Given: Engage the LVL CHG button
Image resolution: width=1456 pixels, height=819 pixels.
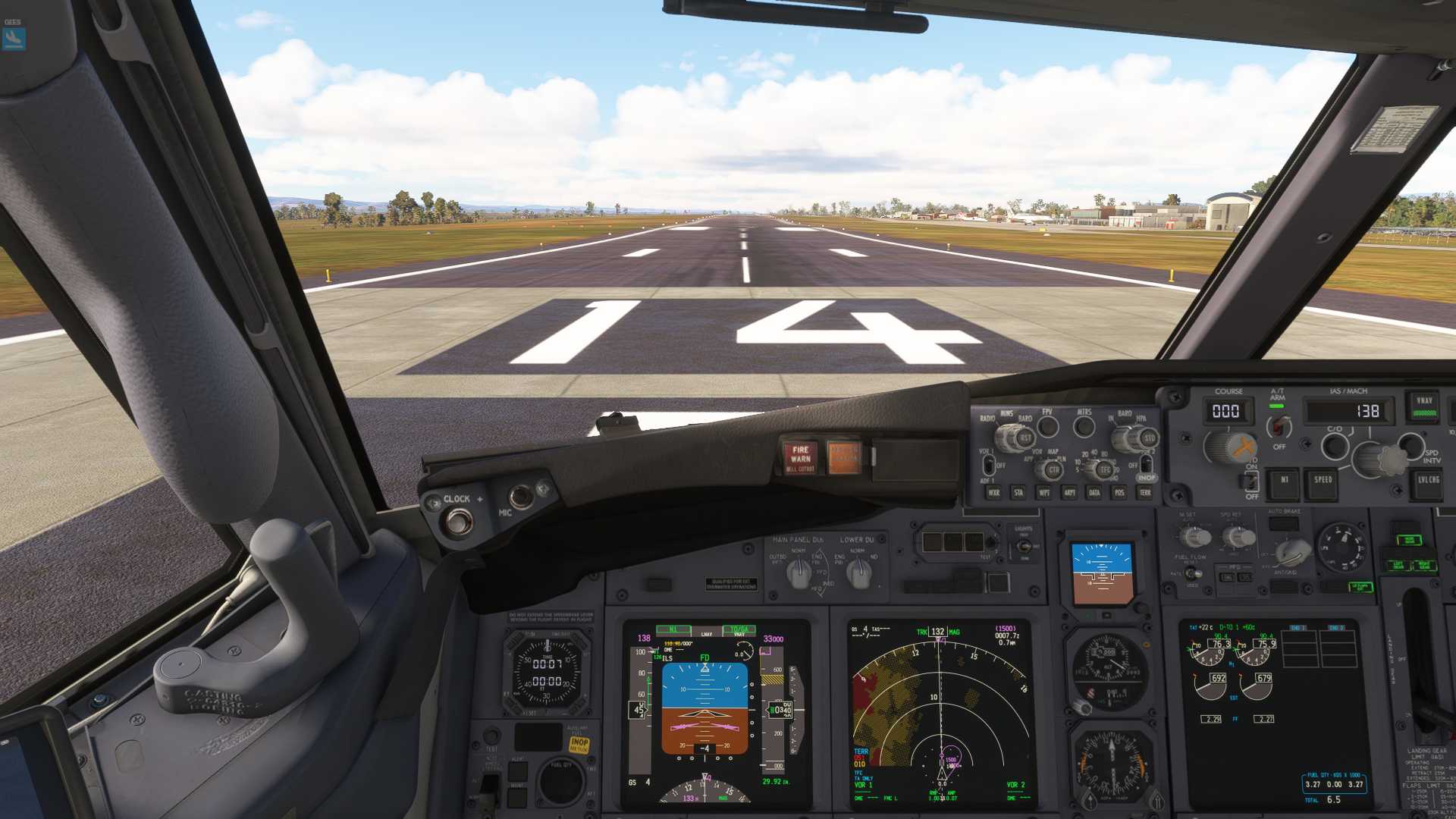Looking at the screenshot, I should click(x=1429, y=481).
